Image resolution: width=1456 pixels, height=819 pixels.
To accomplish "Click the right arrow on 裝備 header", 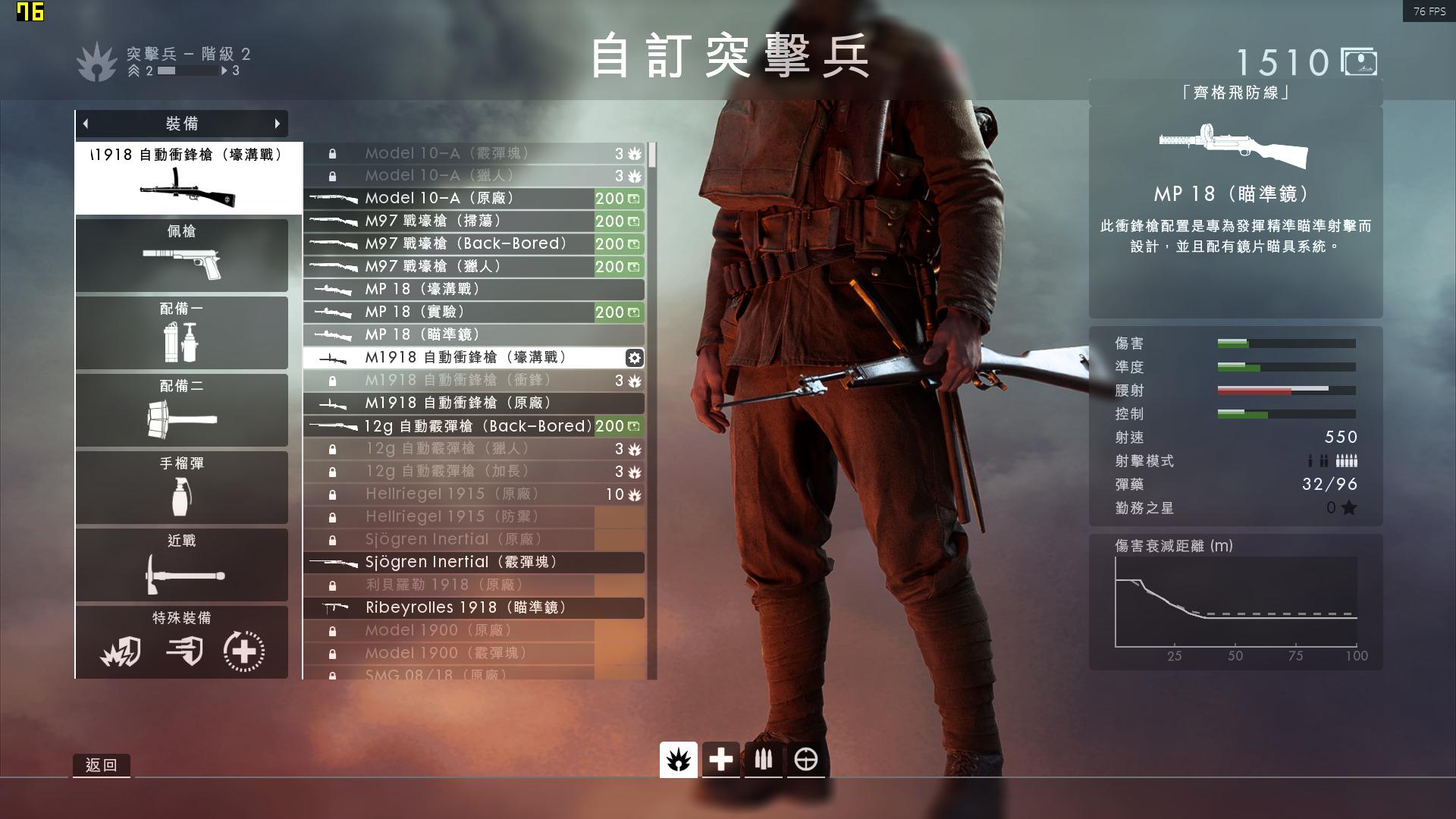I will [x=278, y=123].
